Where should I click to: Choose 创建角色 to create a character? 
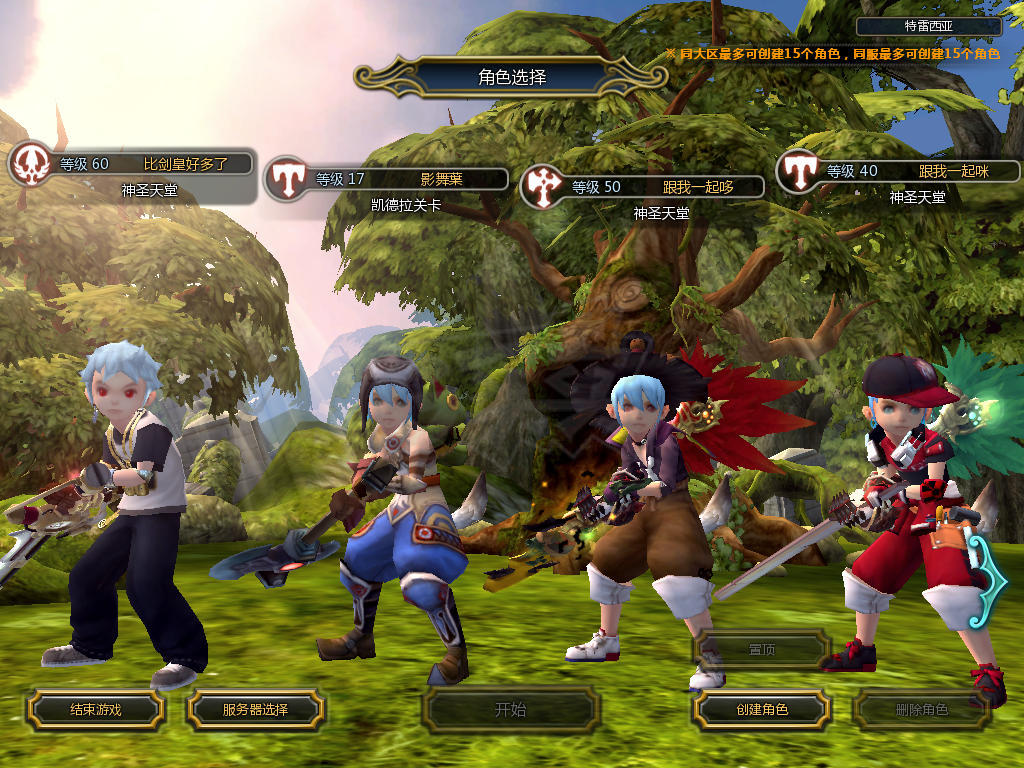coord(761,710)
